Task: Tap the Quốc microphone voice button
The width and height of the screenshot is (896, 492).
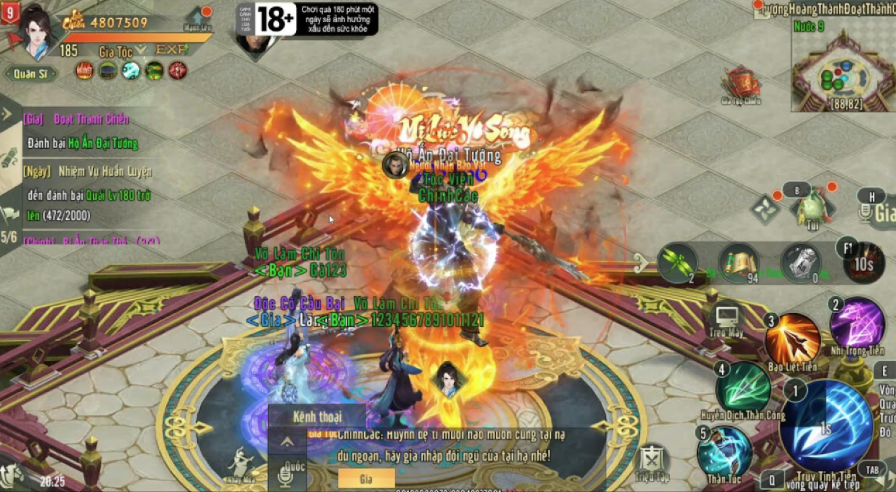Action: pyautogui.click(x=286, y=474)
